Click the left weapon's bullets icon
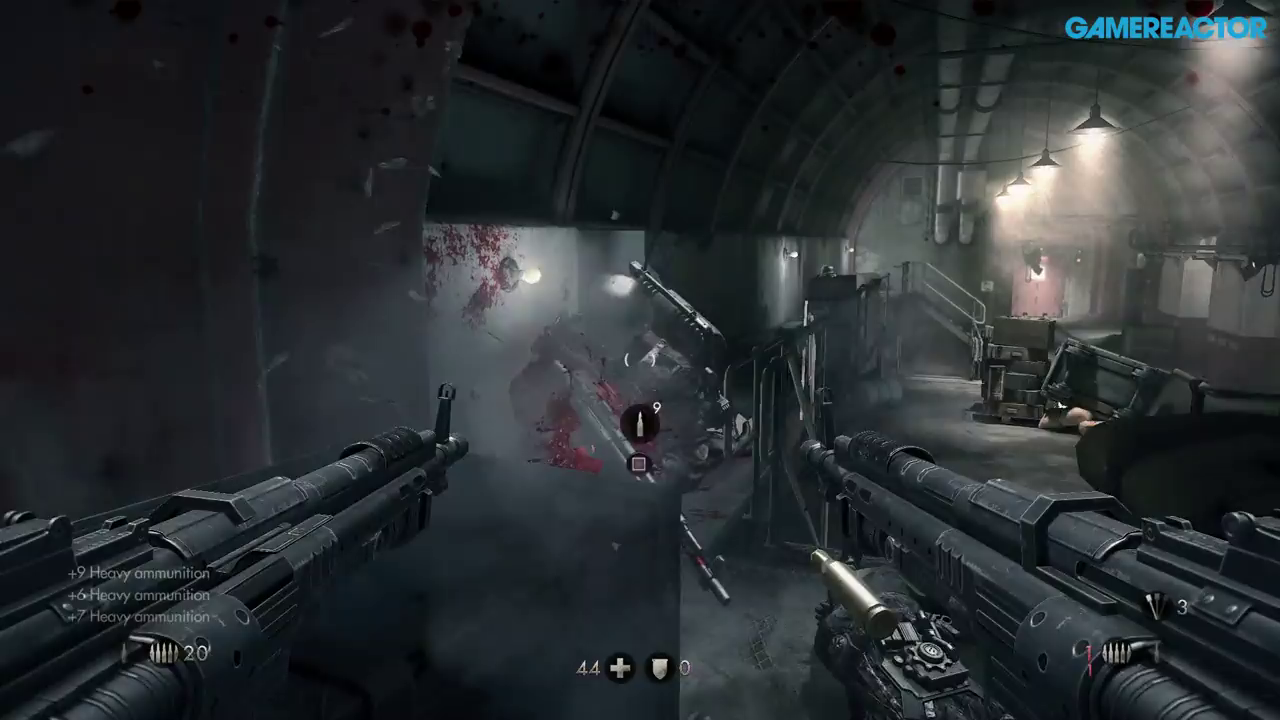The width and height of the screenshot is (1280, 720). tap(163, 653)
